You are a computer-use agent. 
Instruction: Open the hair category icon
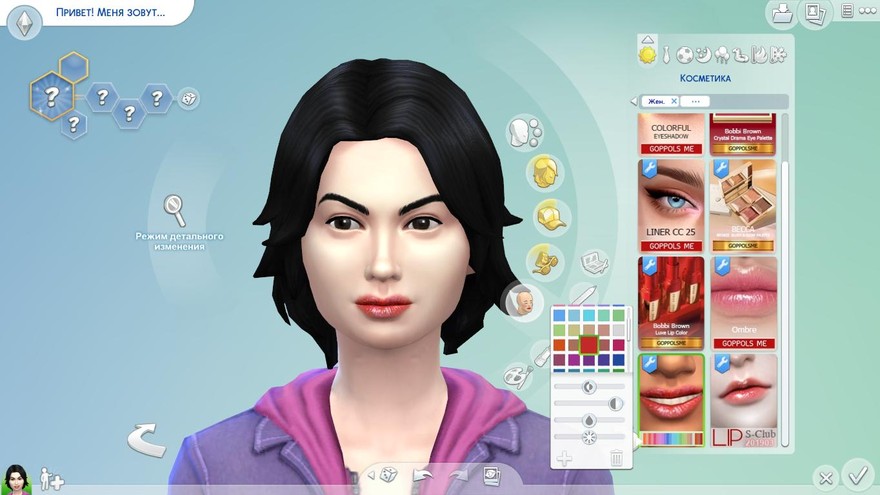[x=544, y=169]
